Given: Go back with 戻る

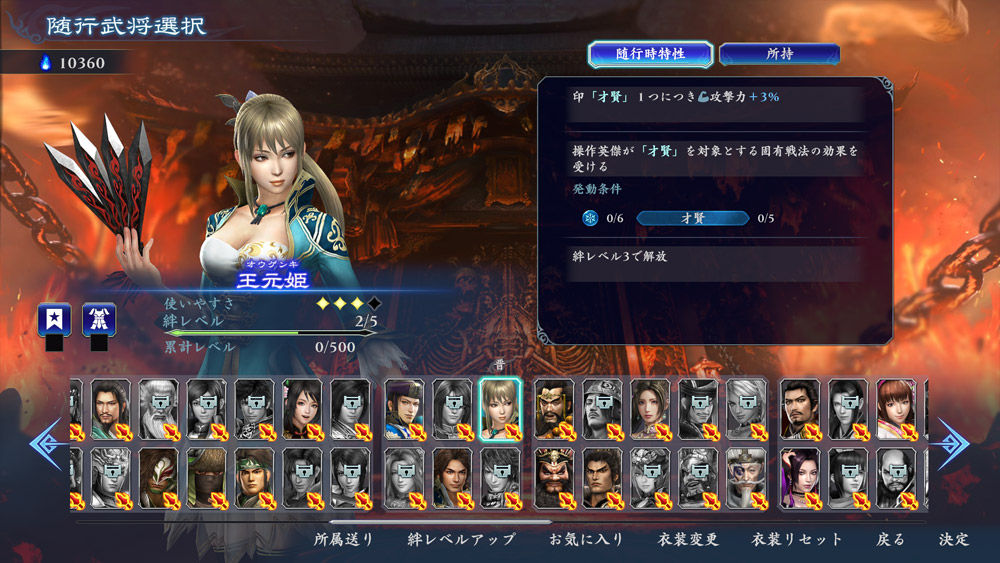Looking at the screenshot, I should (x=890, y=539).
